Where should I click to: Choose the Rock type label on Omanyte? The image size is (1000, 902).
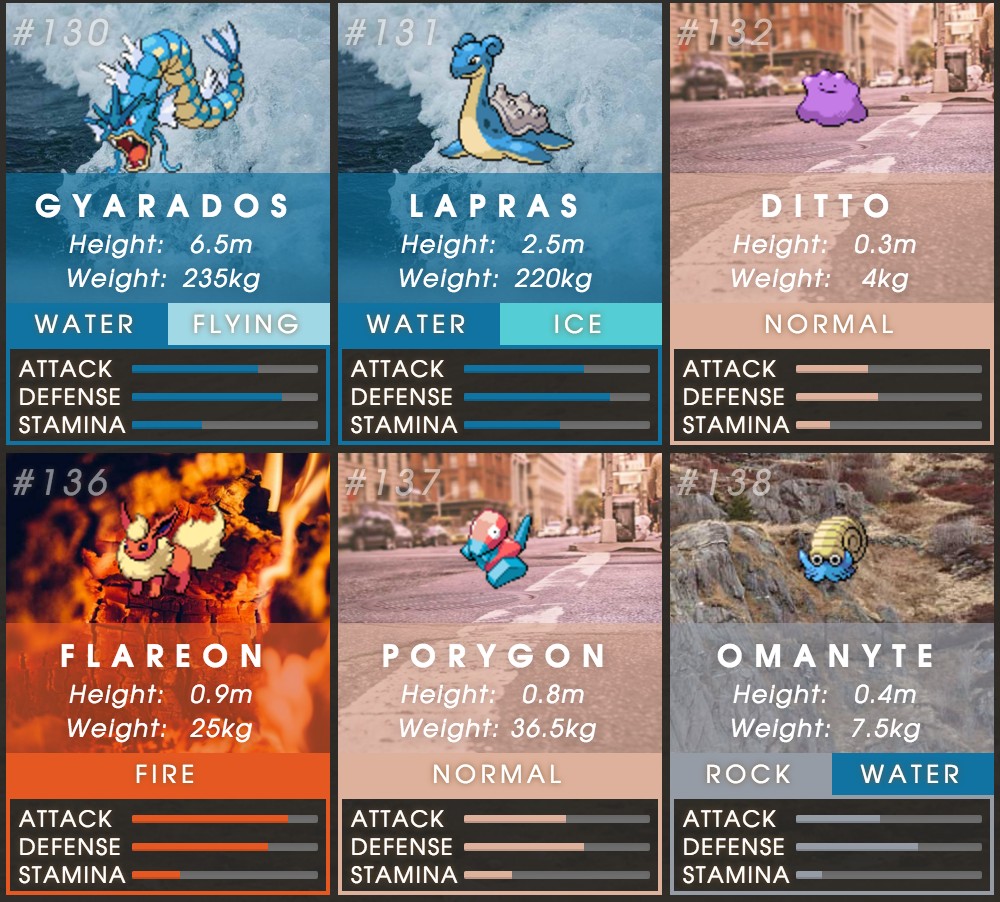click(749, 774)
